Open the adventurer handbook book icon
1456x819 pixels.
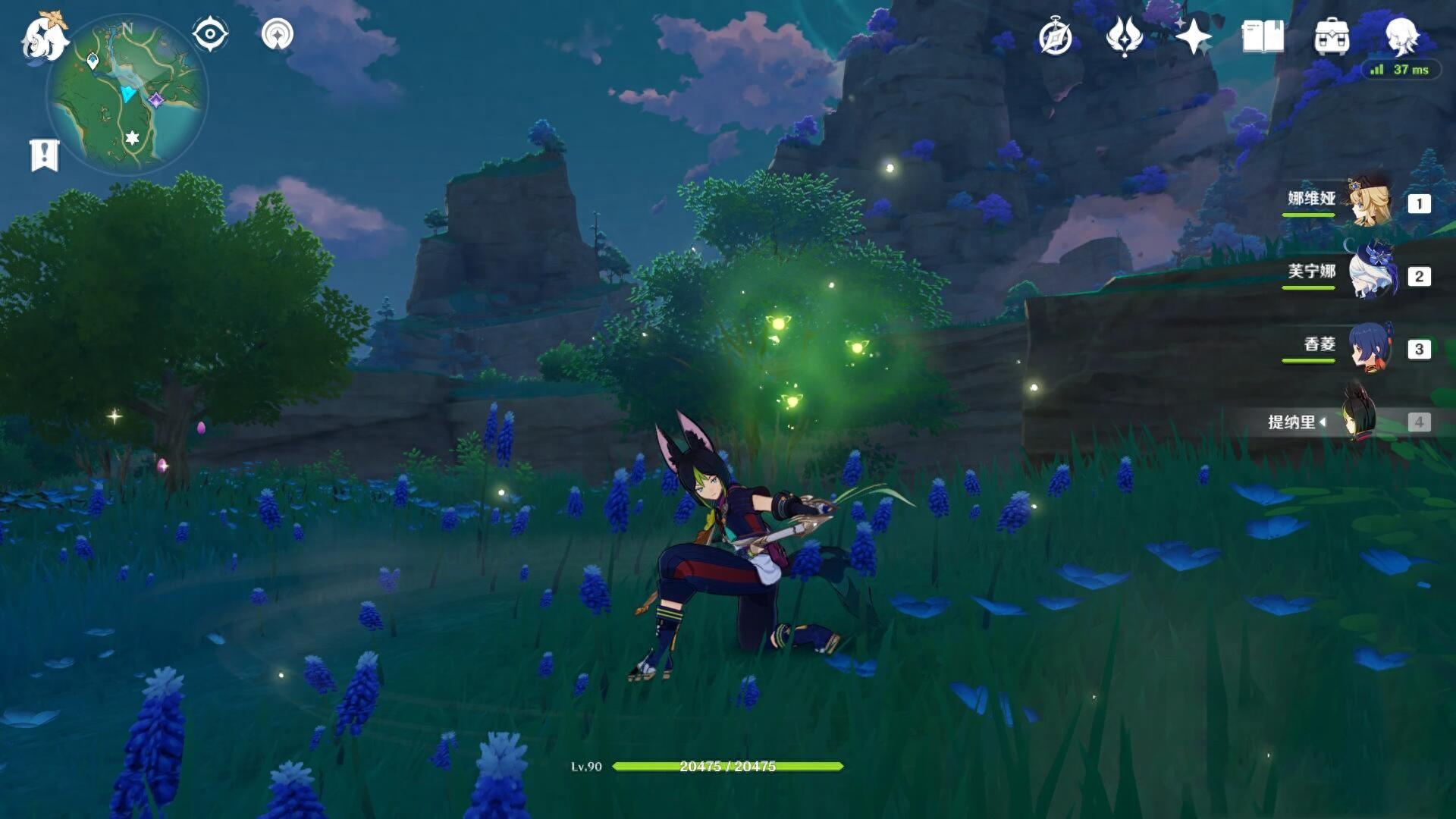(1262, 36)
